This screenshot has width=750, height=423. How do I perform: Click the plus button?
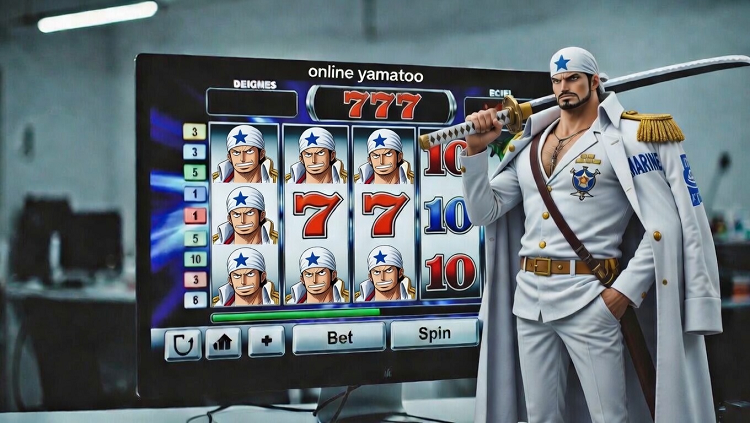tap(266, 341)
